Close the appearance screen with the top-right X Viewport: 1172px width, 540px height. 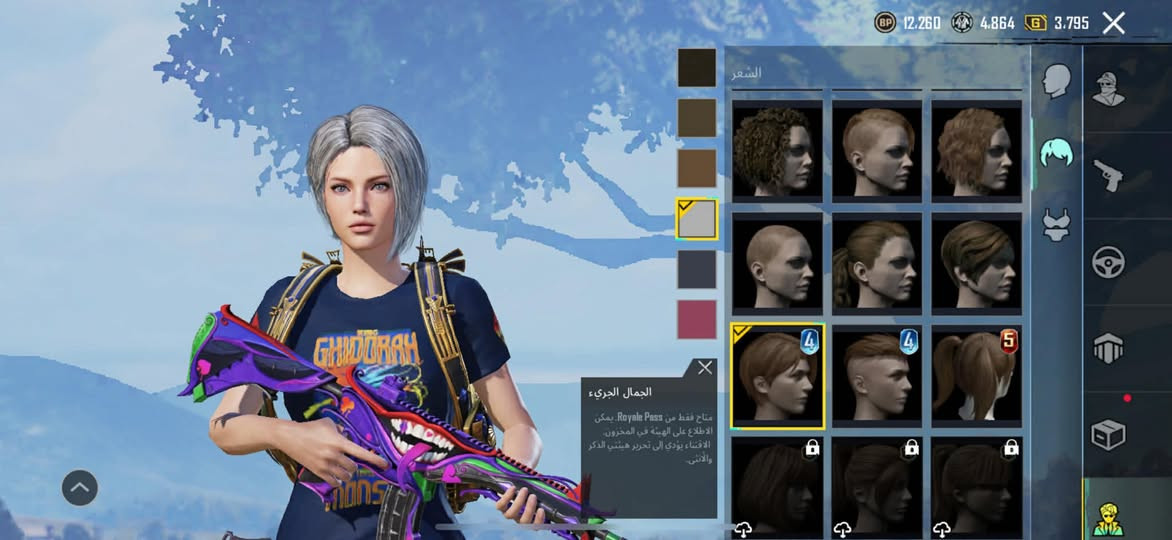tap(1113, 23)
